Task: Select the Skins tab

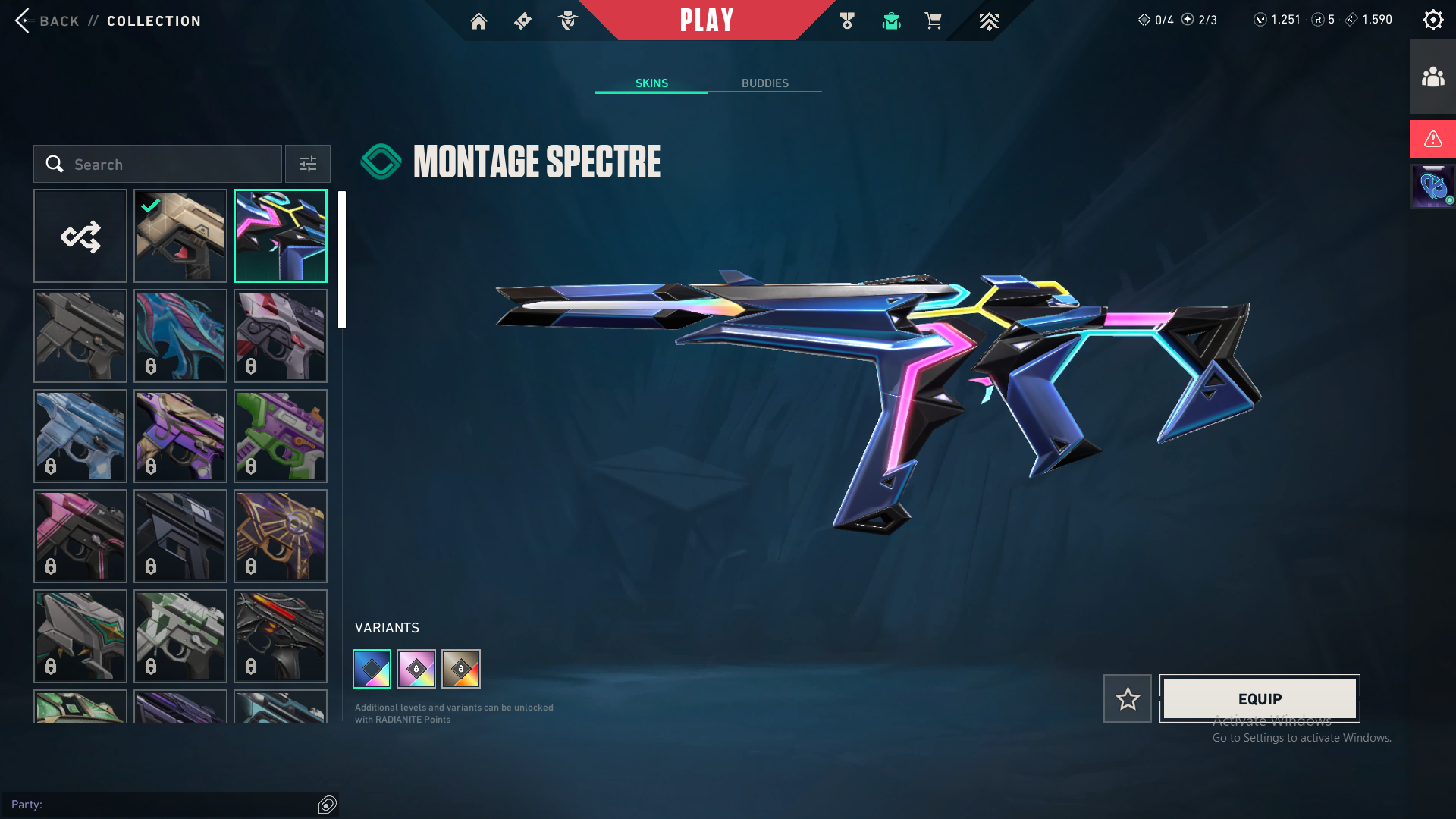Action: click(651, 83)
